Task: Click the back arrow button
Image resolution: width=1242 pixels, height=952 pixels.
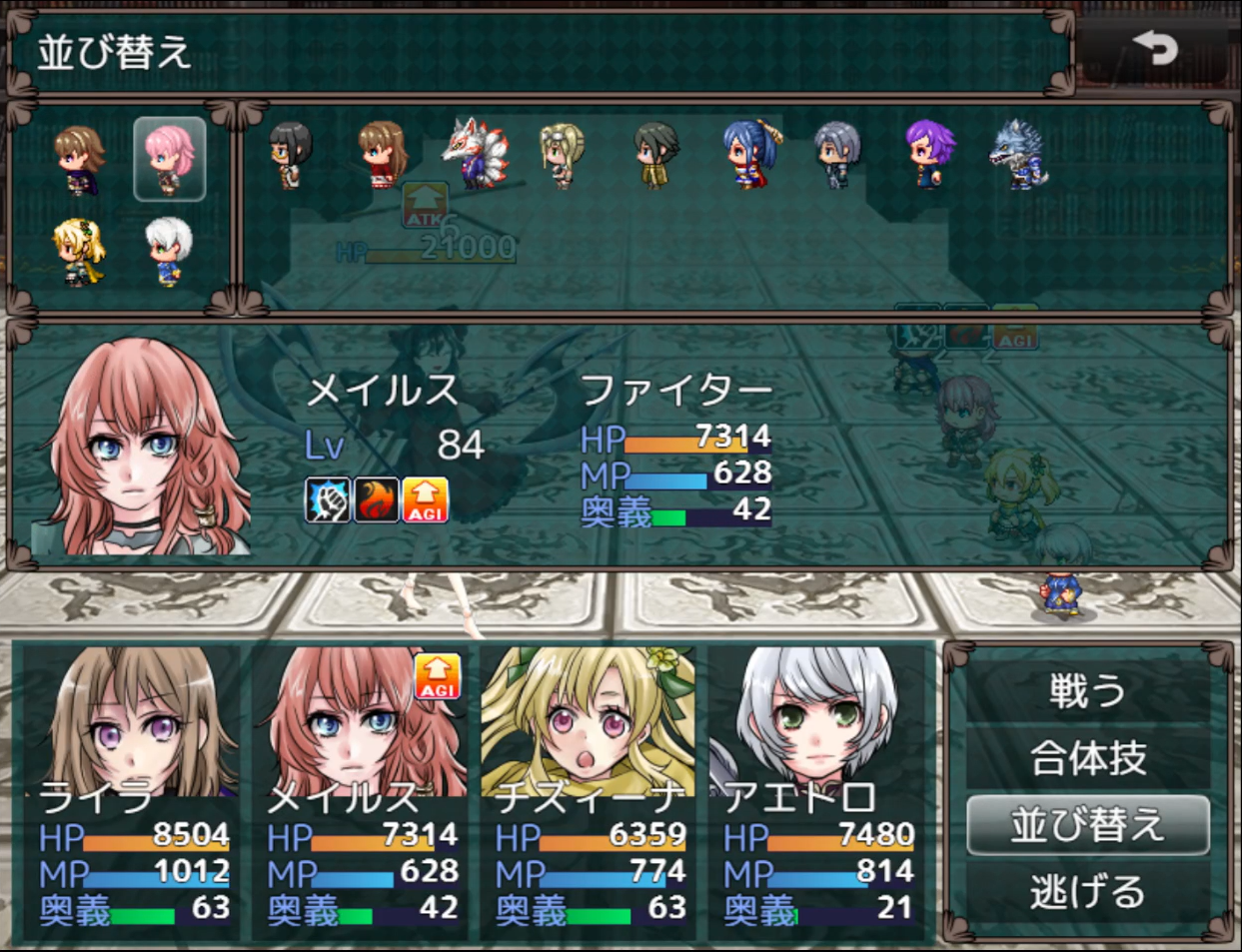Action: pos(1154,49)
